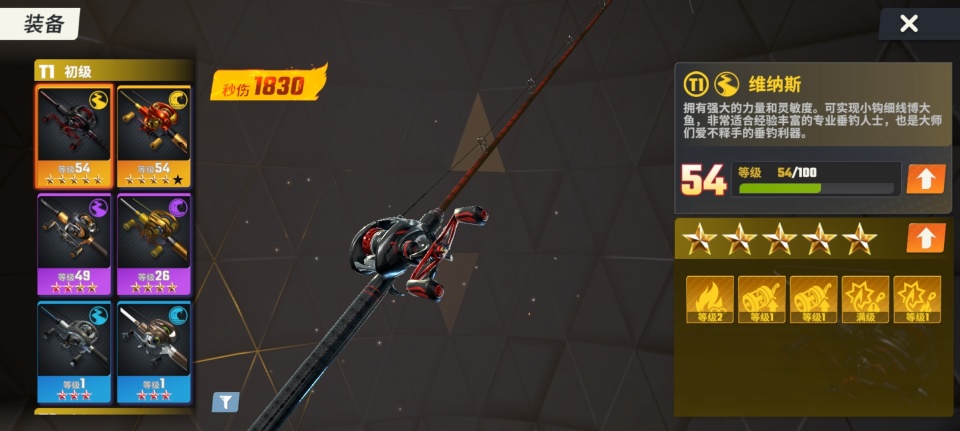Select the purple level 49 rod
Image resolution: width=960 pixels, height=431 pixels.
(75, 243)
